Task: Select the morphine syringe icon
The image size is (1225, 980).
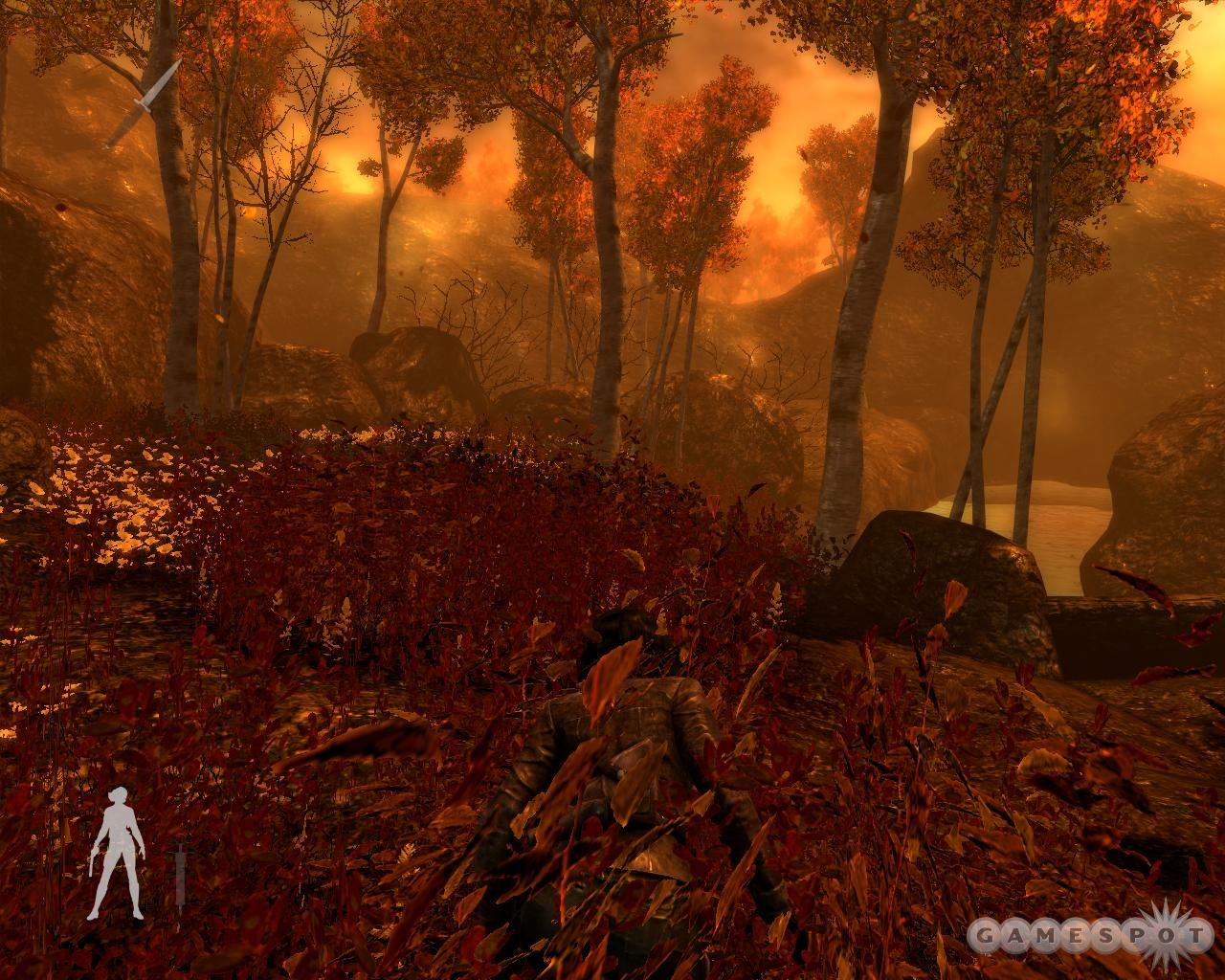Action: point(179,873)
